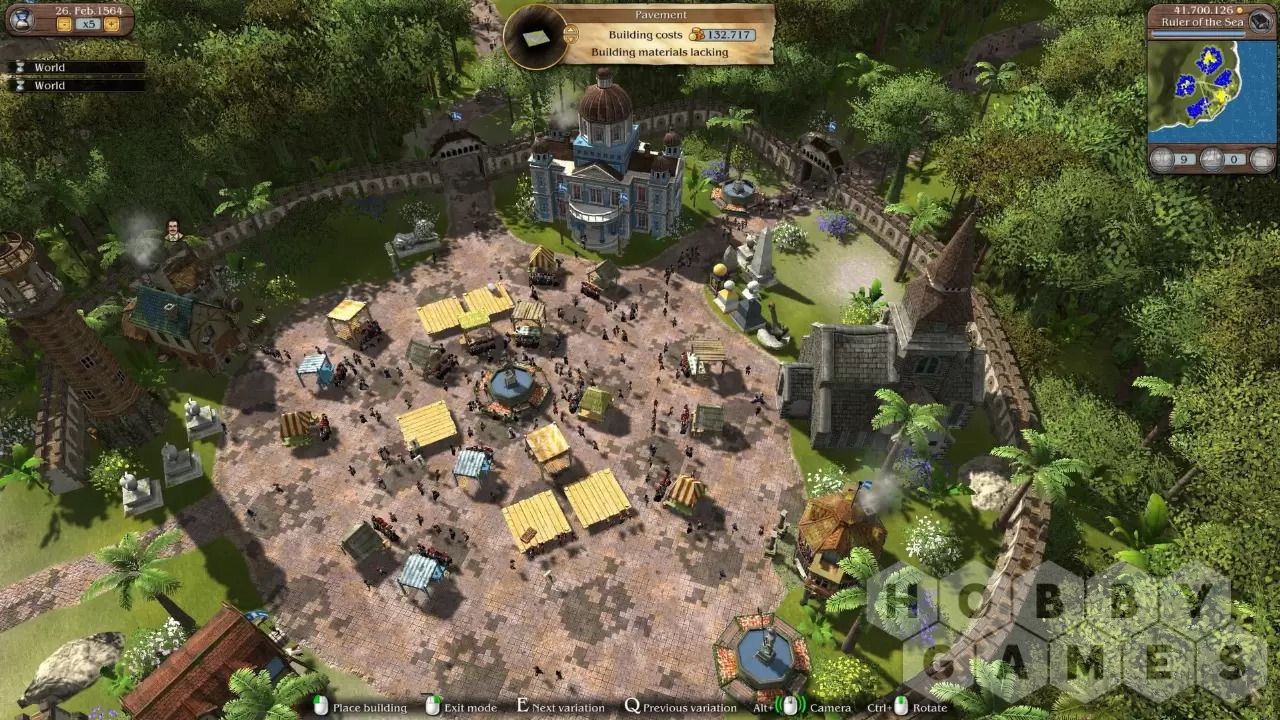Select the up arrow beside the Pavement preview

click(571, 29)
